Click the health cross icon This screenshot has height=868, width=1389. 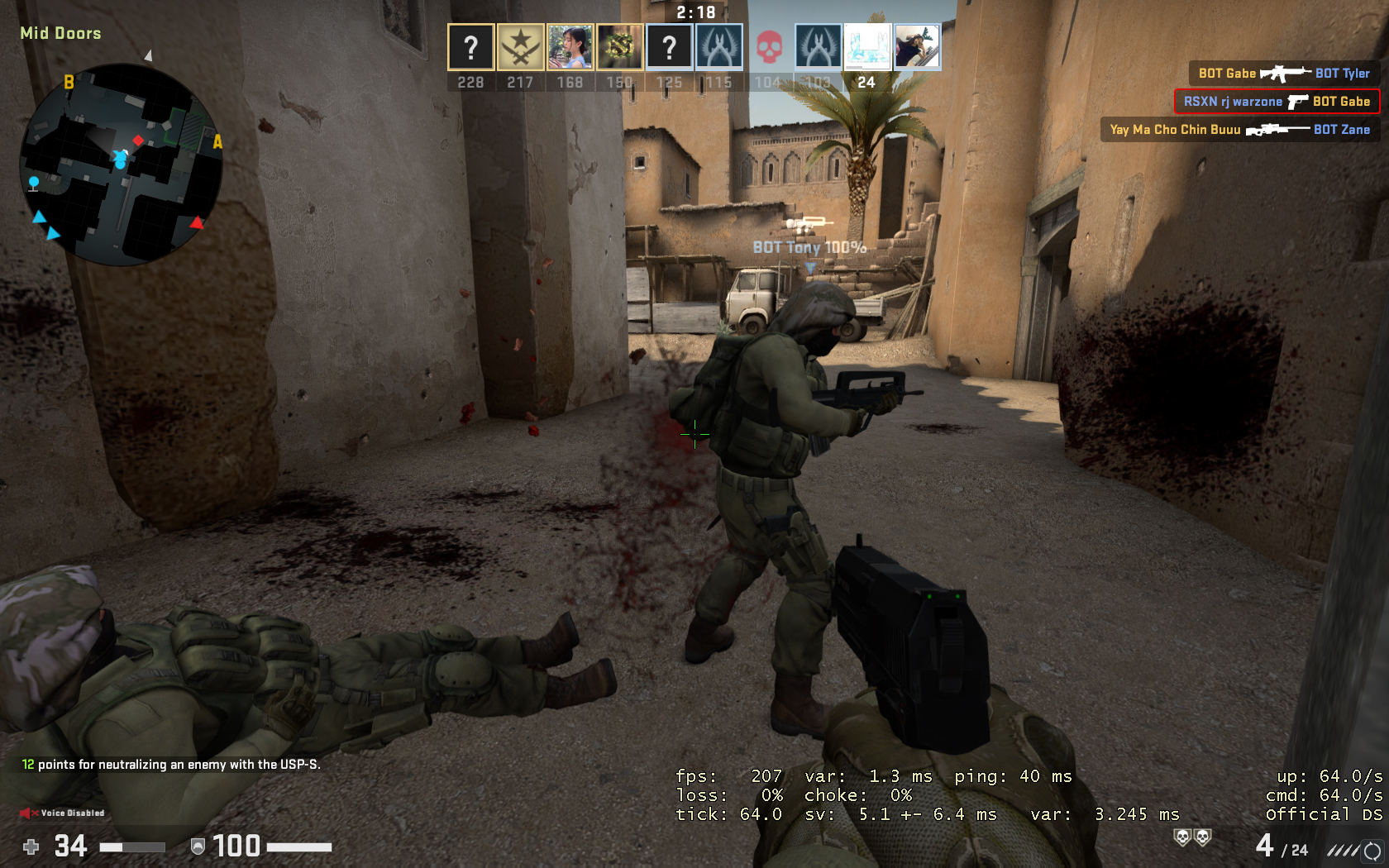pyautogui.click(x=31, y=847)
